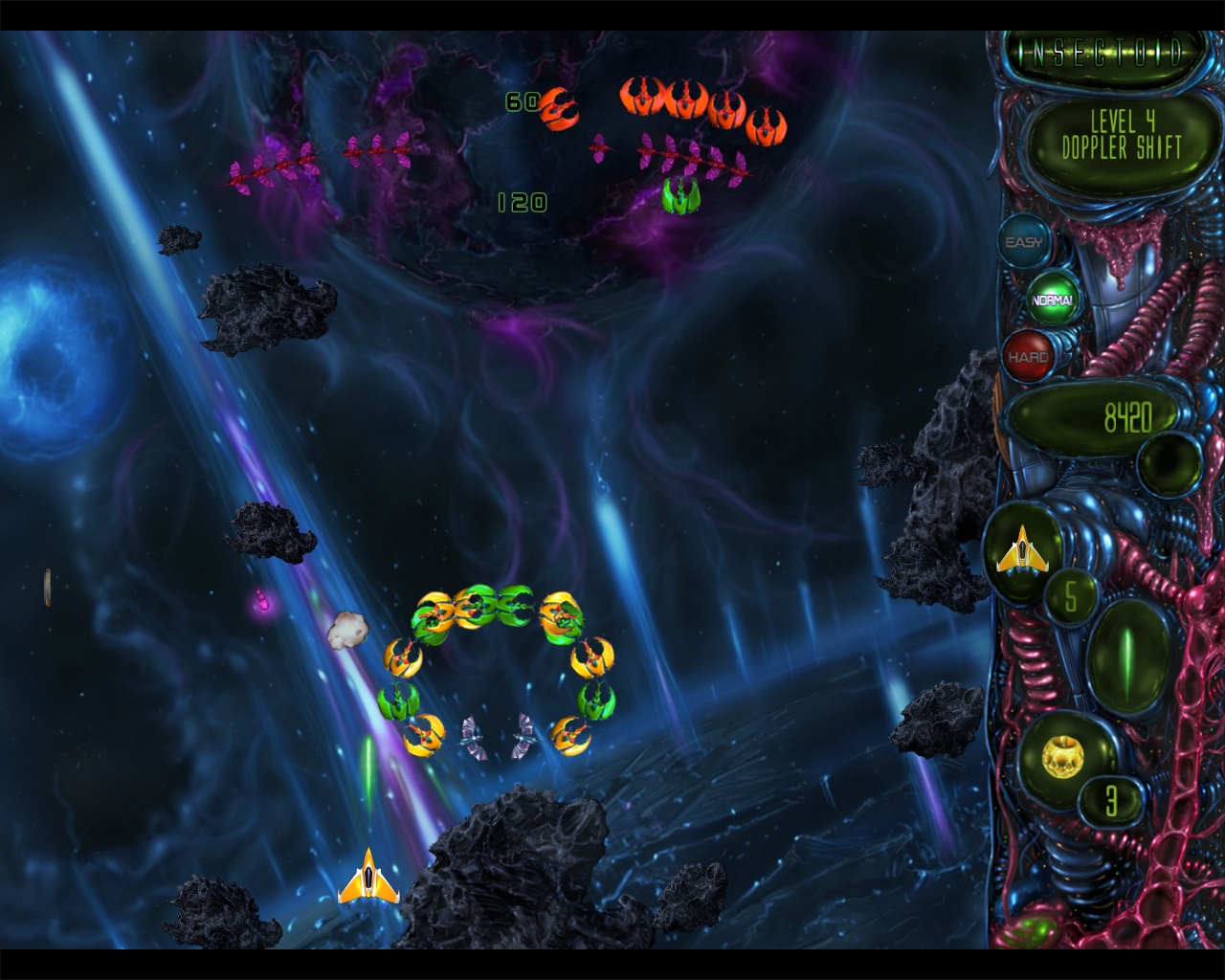Click the green bug under the 120 score popup
1225x980 pixels.
681,194
